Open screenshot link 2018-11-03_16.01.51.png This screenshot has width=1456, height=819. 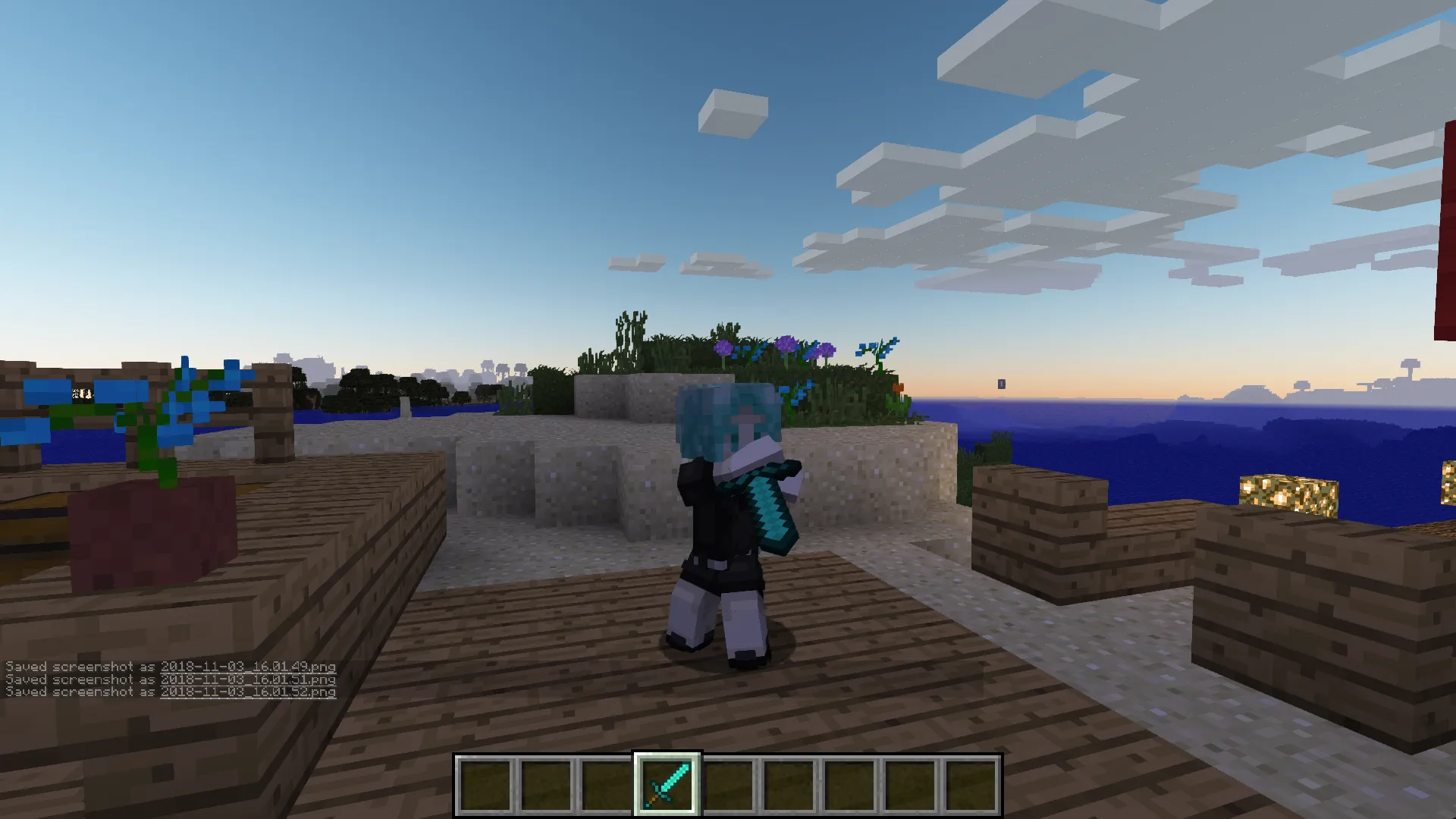(x=248, y=679)
